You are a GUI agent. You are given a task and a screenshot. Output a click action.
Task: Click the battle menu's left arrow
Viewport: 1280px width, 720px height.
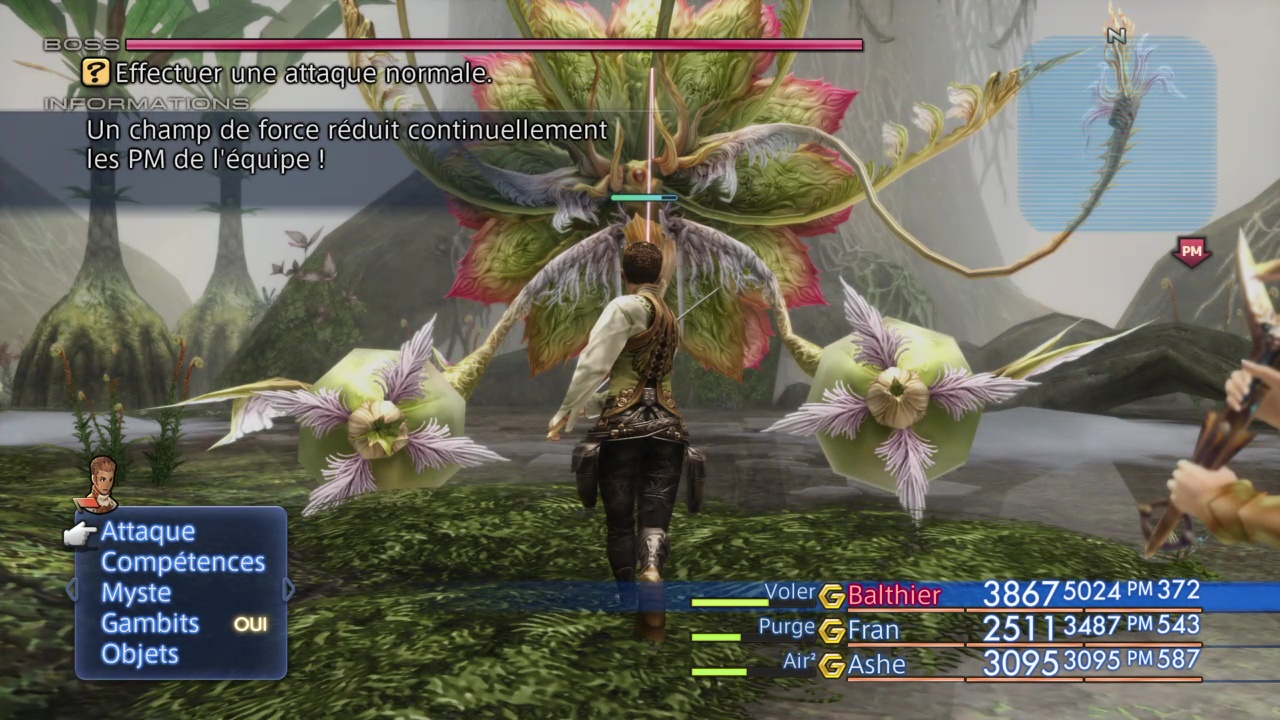tap(71, 590)
